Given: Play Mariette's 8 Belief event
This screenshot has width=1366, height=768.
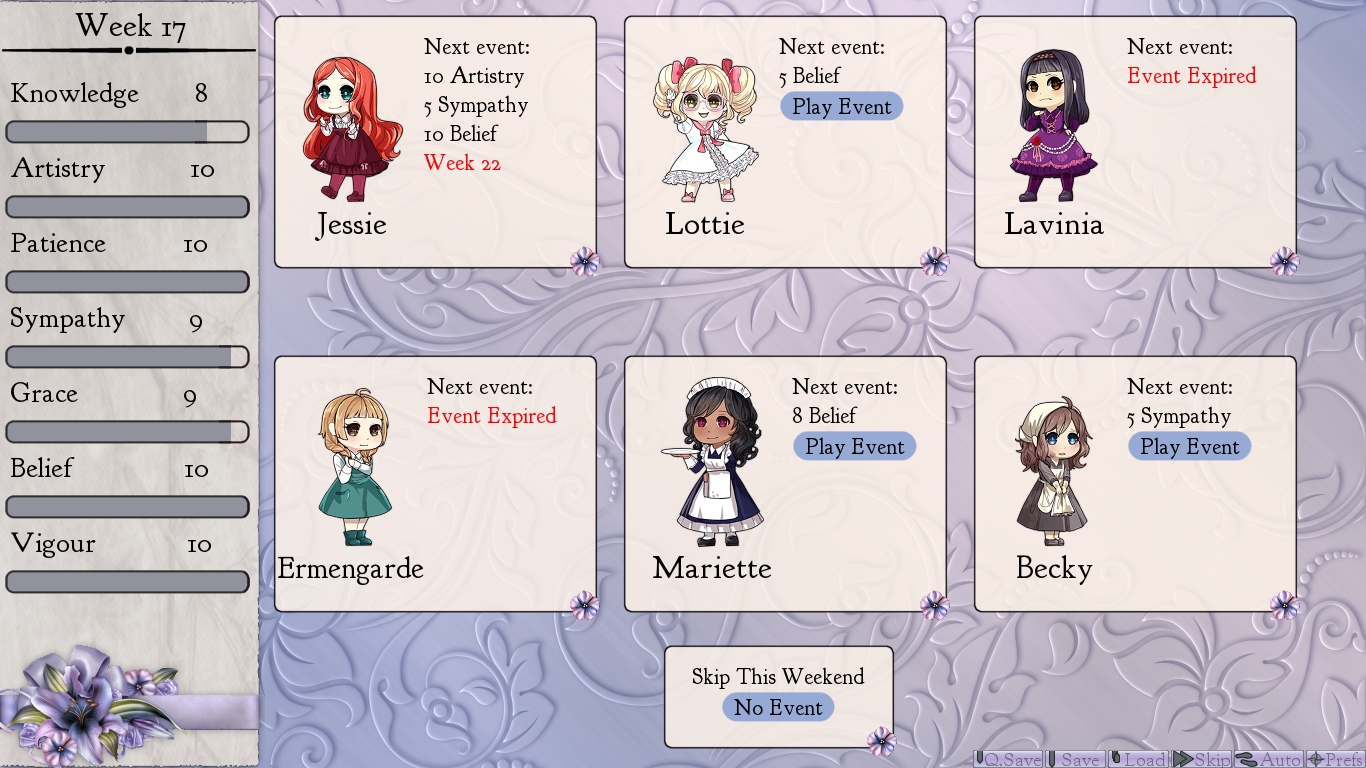Looking at the screenshot, I should [854, 446].
